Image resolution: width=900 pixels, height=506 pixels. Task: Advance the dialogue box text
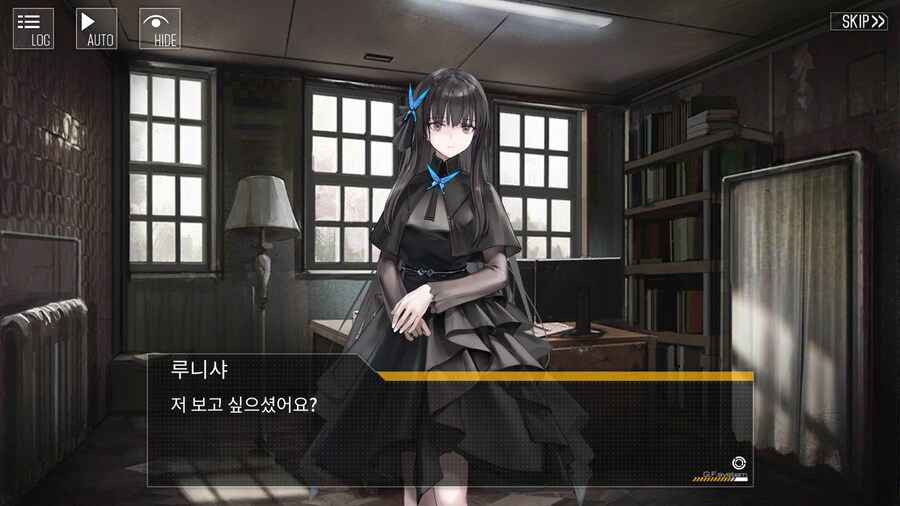(450, 432)
